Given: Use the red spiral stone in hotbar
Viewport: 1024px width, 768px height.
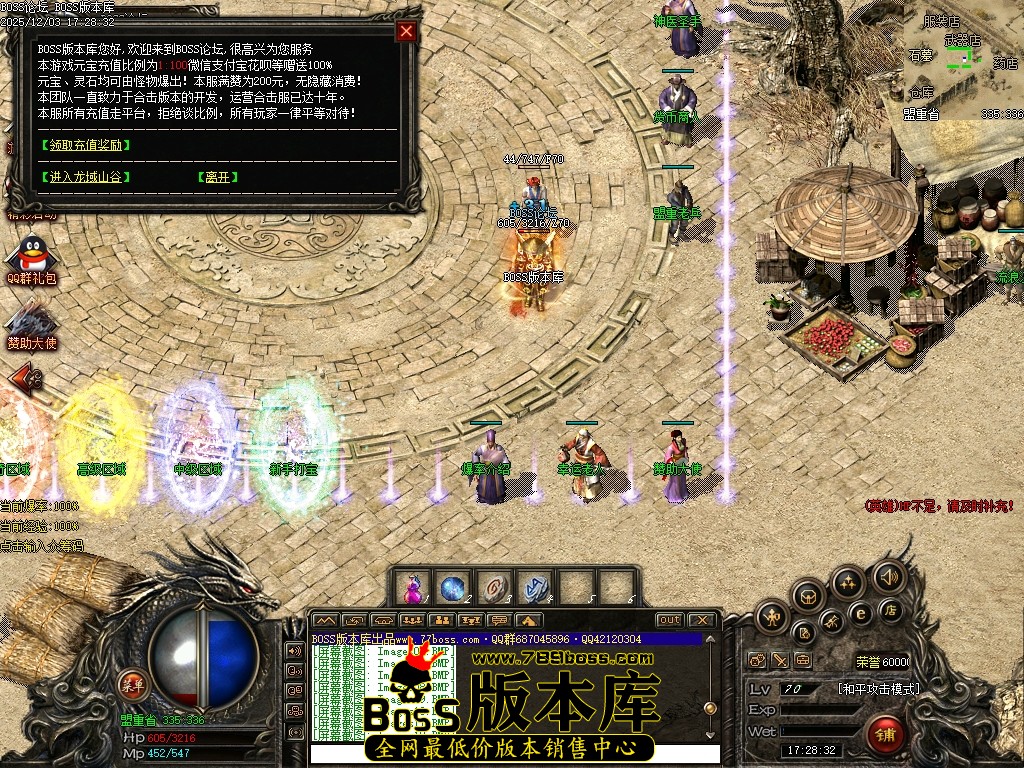Looking at the screenshot, I should 492,587.
